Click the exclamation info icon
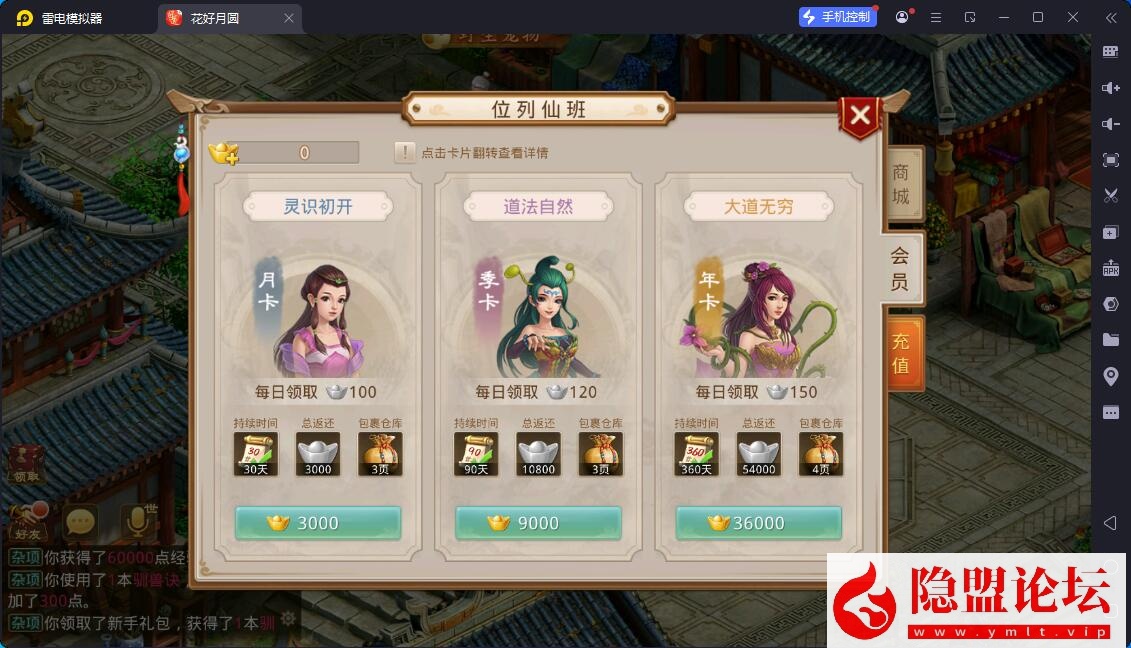 pos(404,153)
